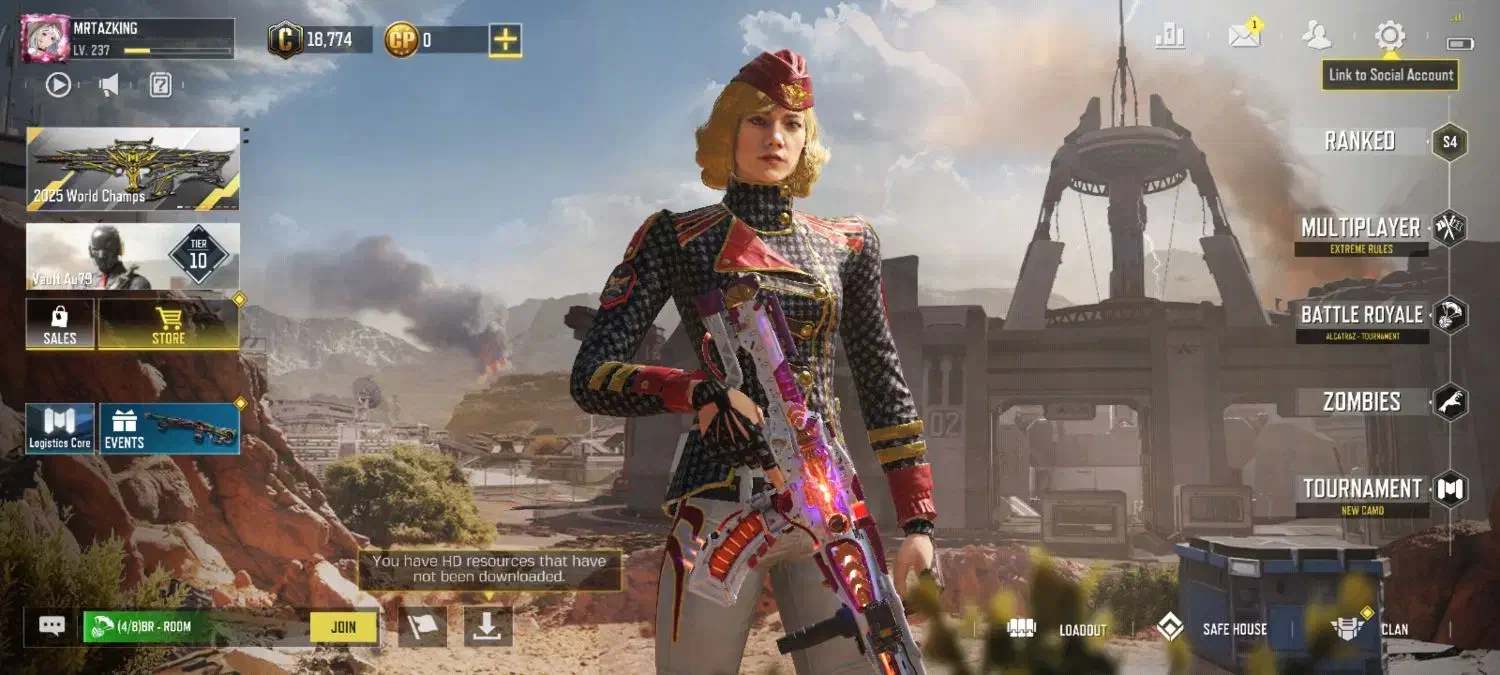This screenshot has width=1500, height=675.
Task: Open the Sales shop
Action: coord(60,324)
